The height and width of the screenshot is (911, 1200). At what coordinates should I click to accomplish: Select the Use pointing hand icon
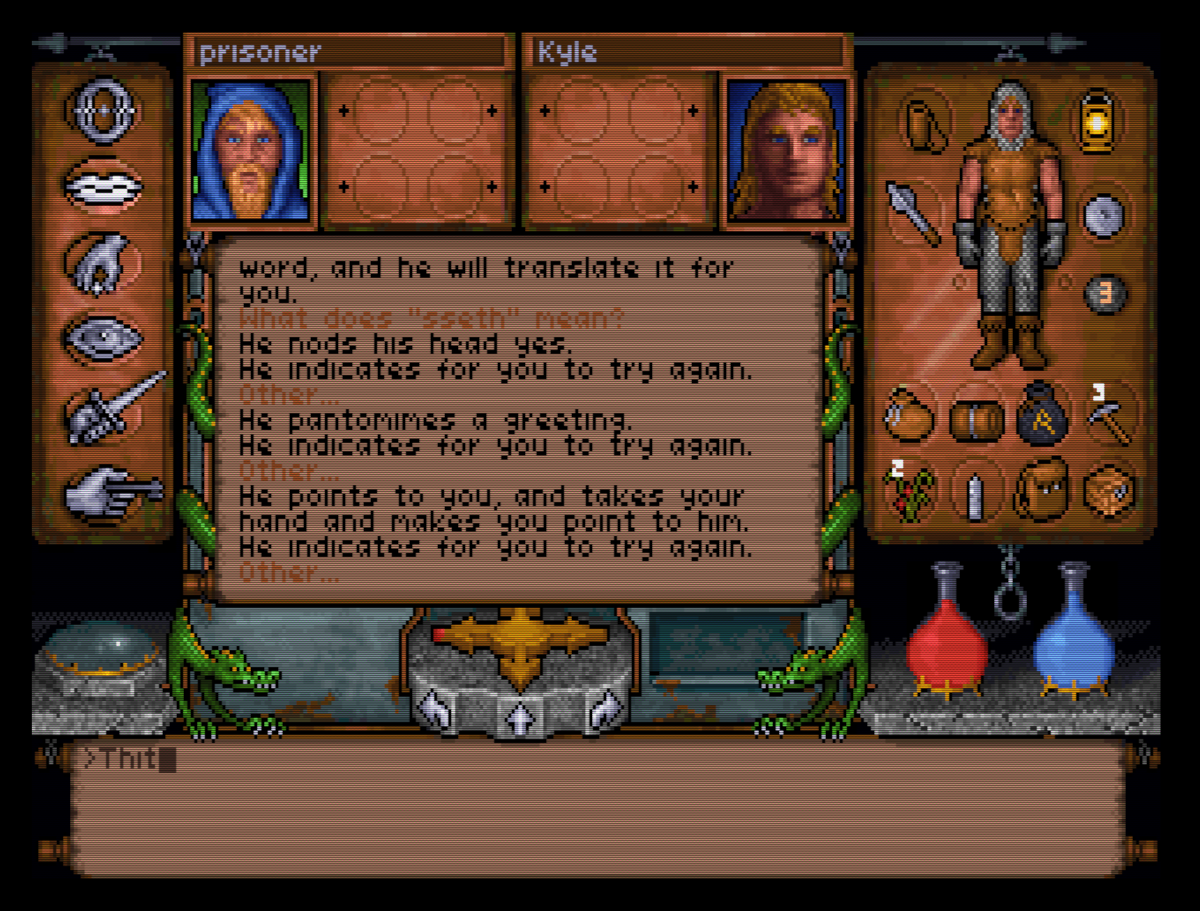[x=108, y=490]
